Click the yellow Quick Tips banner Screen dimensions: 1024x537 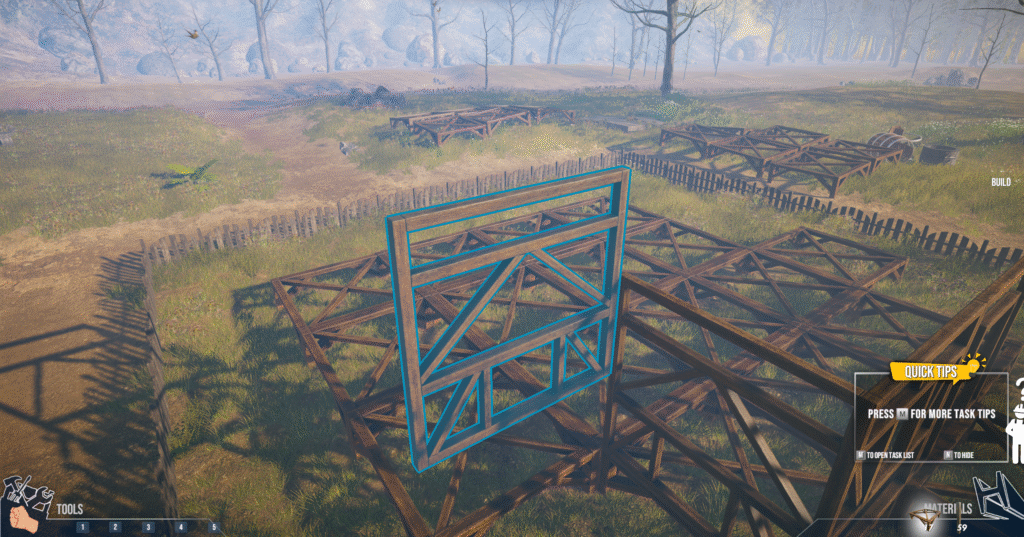[x=931, y=372]
